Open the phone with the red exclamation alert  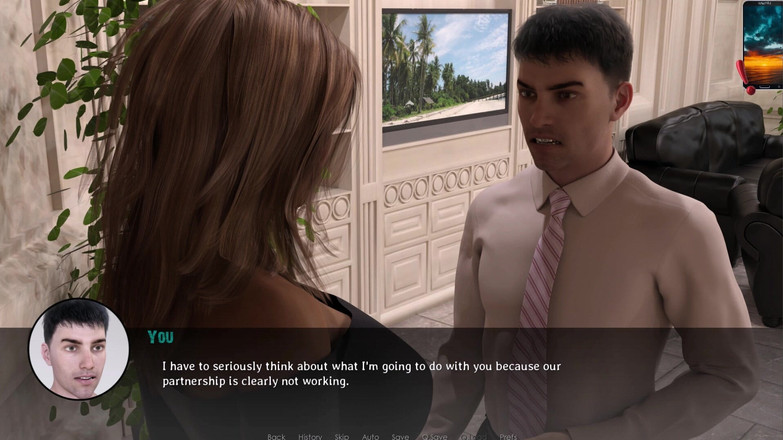click(x=762, y=45)
